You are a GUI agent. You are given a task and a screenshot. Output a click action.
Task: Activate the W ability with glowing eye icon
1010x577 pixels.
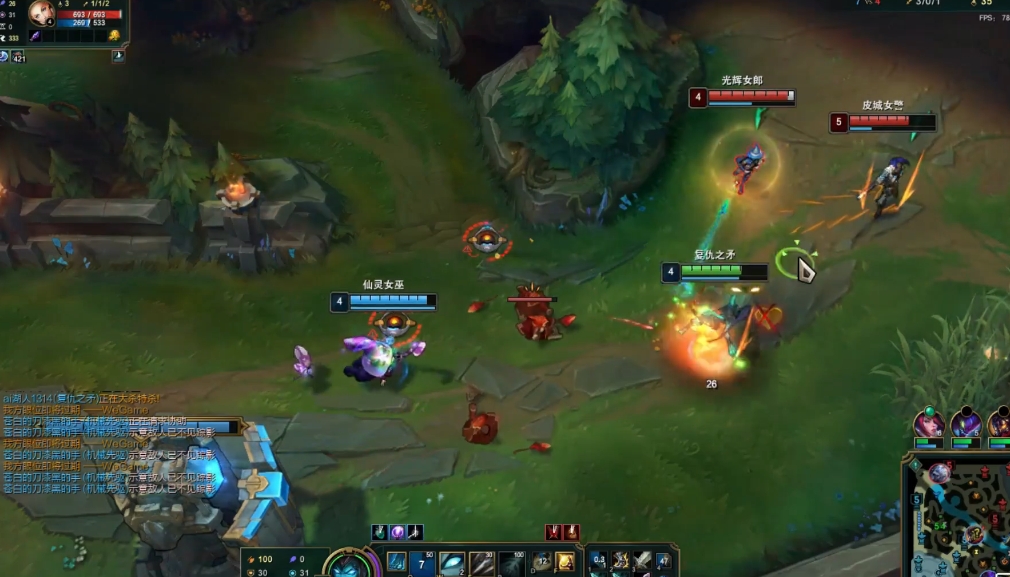452,563
